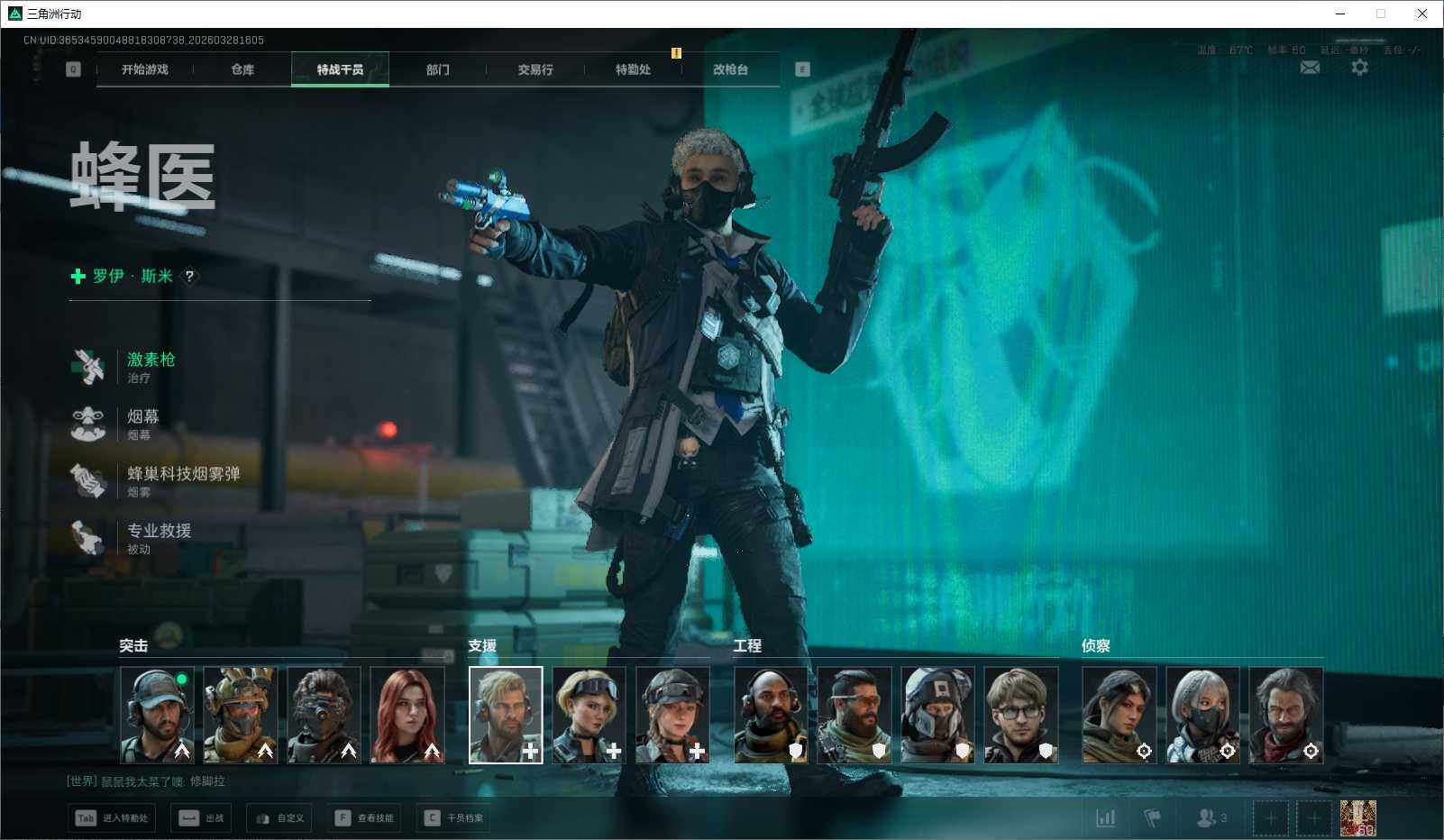Switch to the 开始游戏 tab
The height and width of the screenshot is (840, 1444).
(x=145, y=69)
